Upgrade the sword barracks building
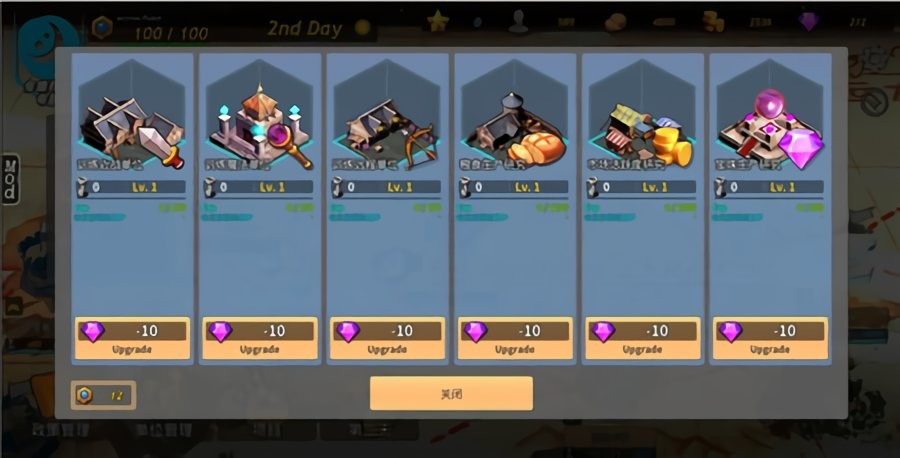 [x=132, y=338]
